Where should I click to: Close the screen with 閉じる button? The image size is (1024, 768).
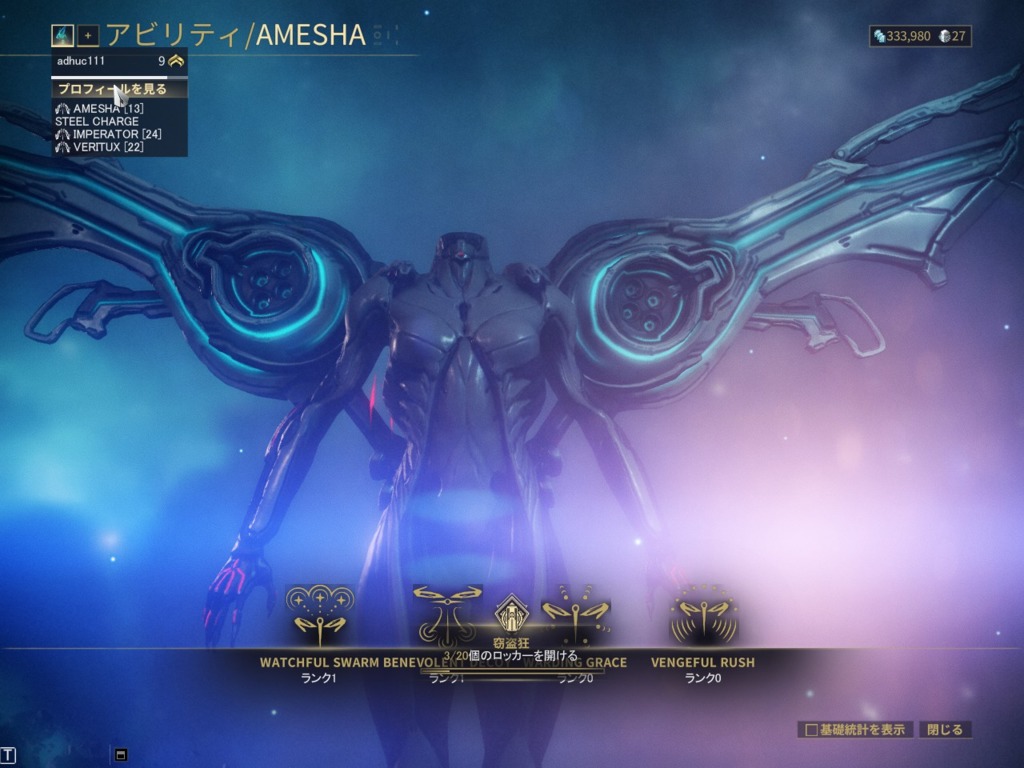[945, 730]
